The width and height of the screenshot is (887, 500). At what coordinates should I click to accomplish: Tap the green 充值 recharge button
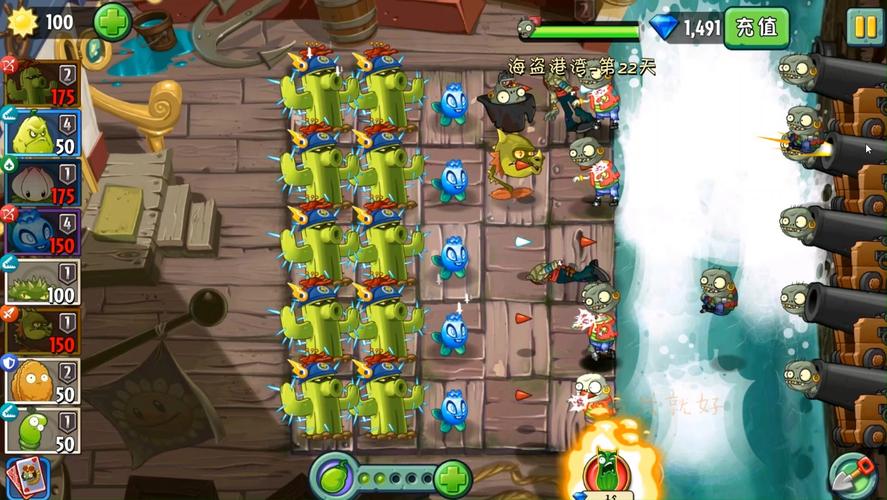tap(756, 26)
